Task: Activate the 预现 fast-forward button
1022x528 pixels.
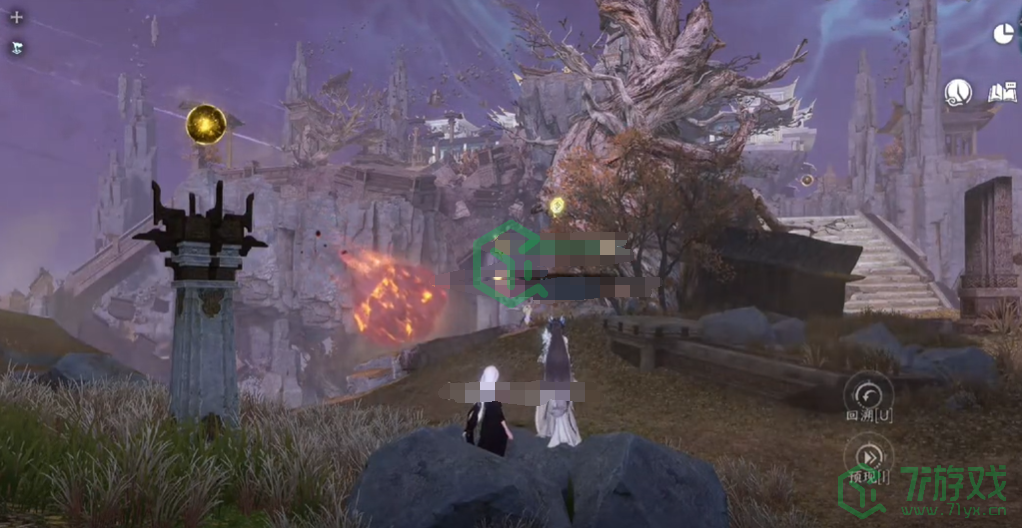Action: tap(867, 456)
